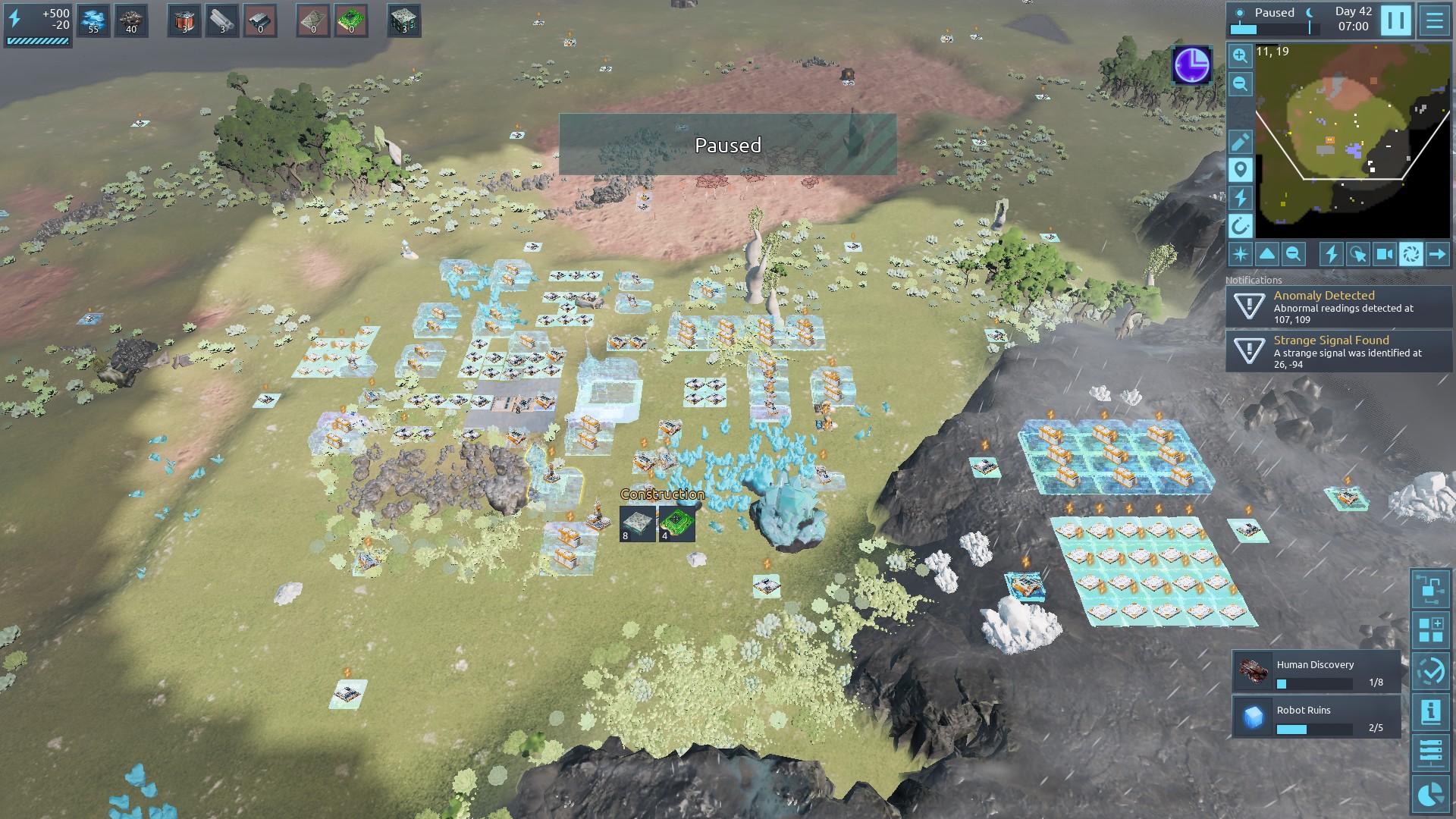Screen dimensions: 1456x819
Task: Select the green circuit board resource slot
Action: click(351, 20)
